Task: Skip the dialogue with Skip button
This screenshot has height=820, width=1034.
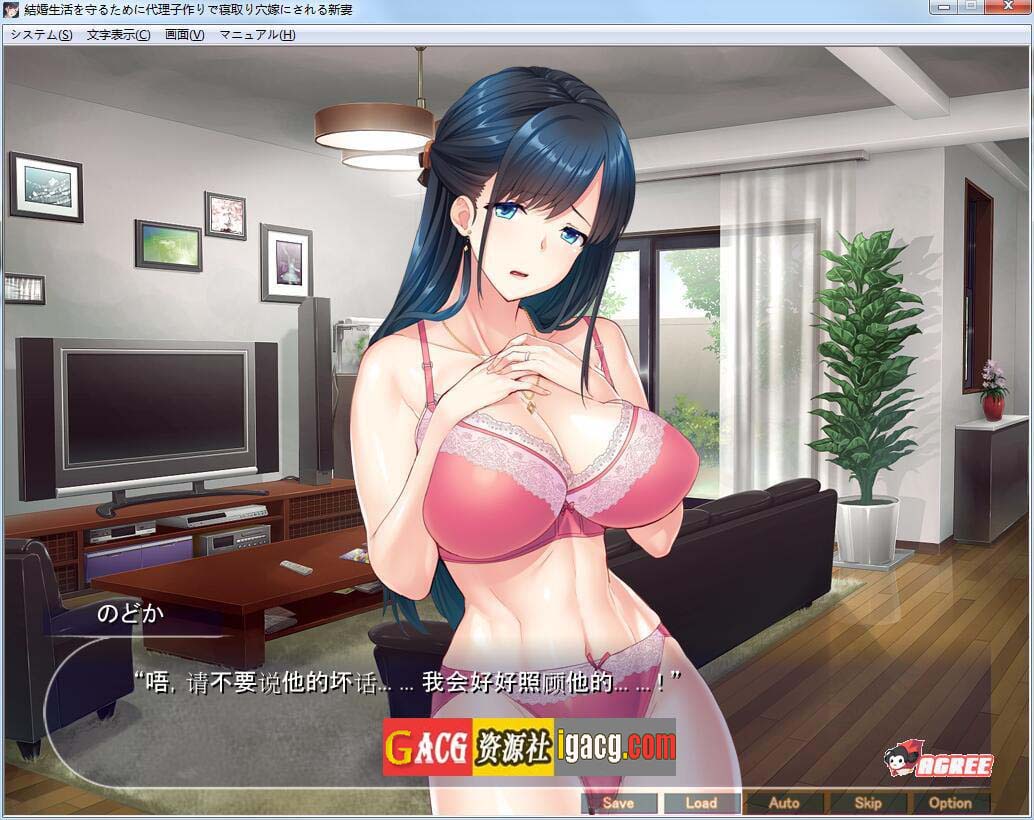Action: tap(867, 802)
